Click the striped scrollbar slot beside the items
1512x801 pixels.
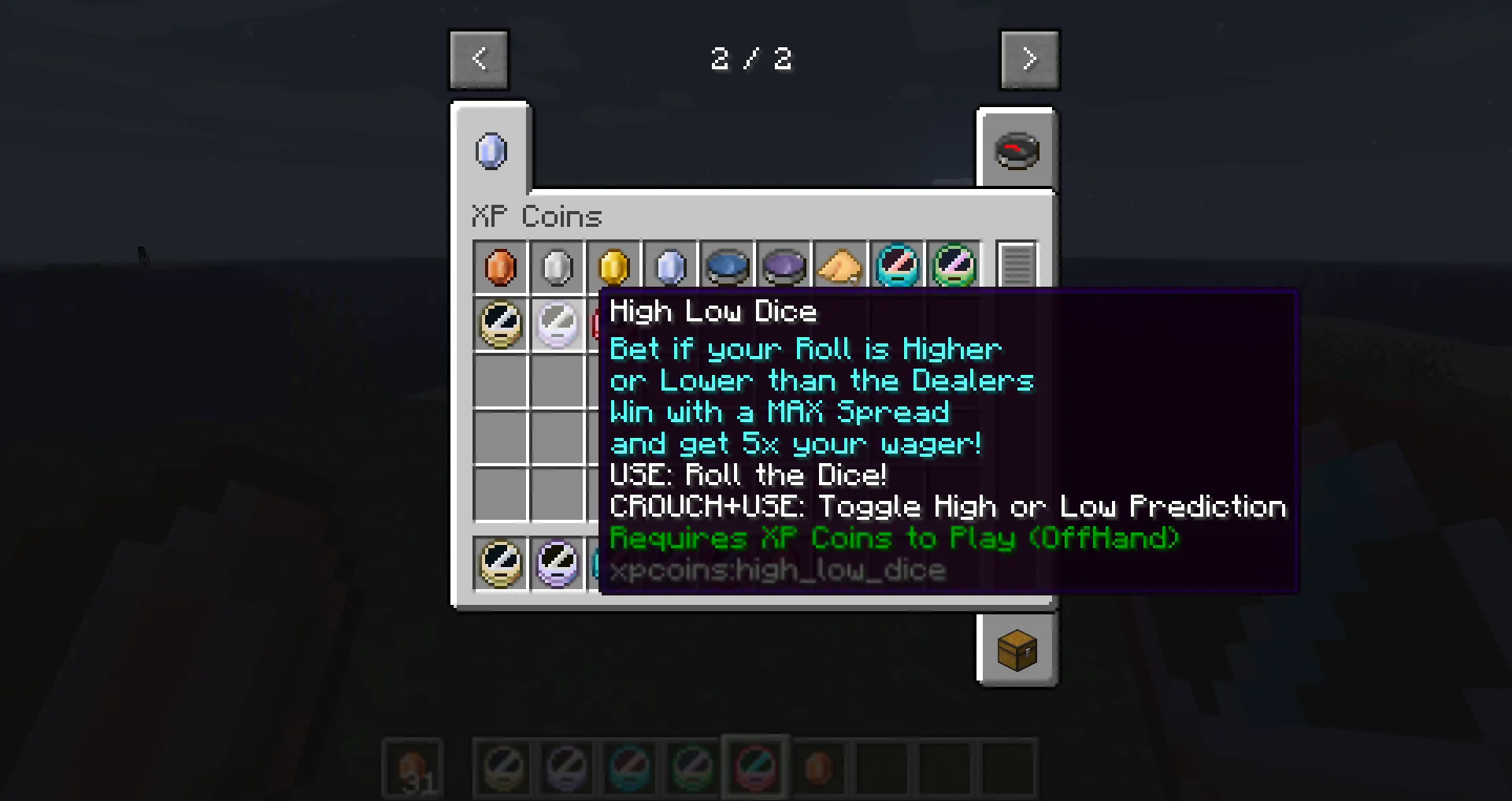point(1016,266)
